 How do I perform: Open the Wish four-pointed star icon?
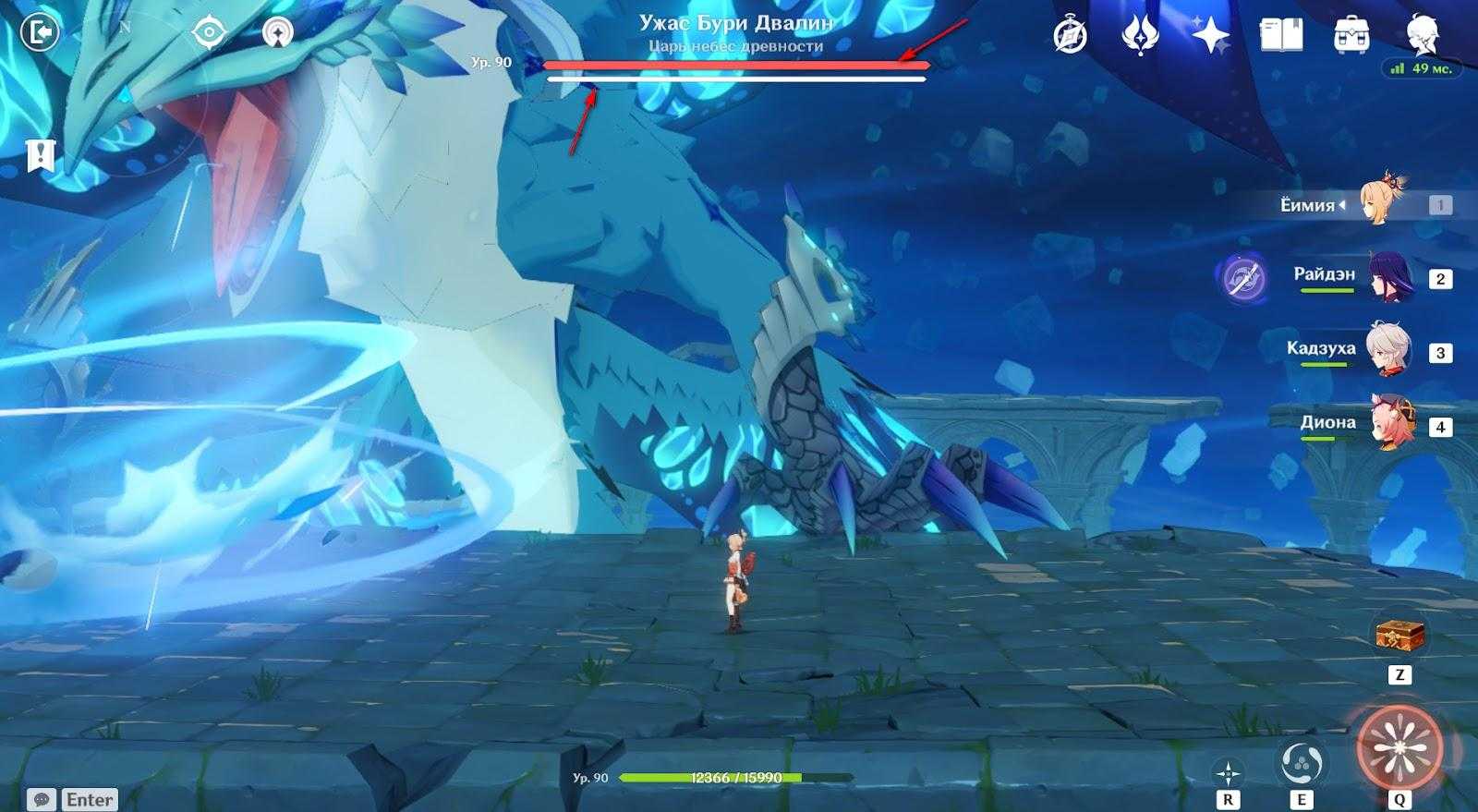pos(1210,35)
